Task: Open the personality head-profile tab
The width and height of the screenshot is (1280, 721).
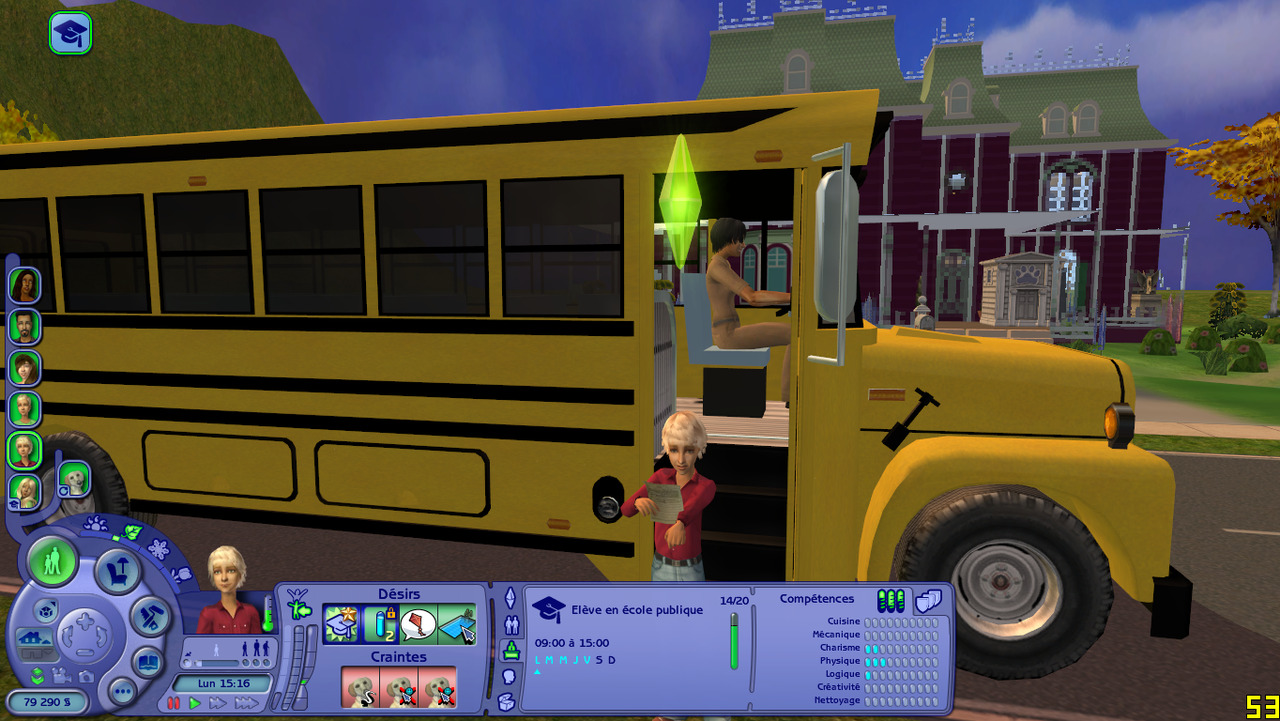Action: pyautogui.click(x=509, y=675)
